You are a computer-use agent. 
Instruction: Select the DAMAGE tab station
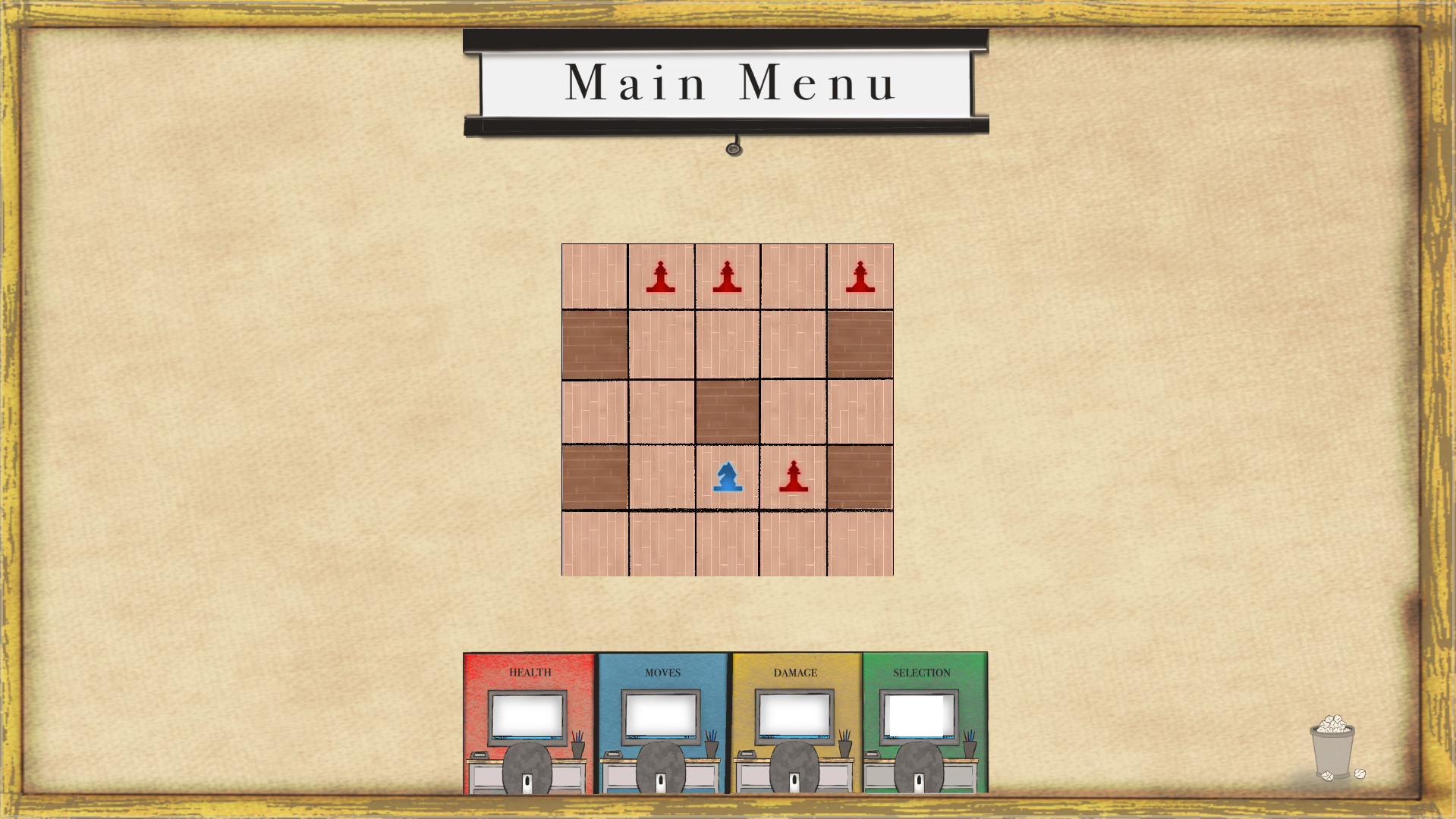click(x=796, y=673)
